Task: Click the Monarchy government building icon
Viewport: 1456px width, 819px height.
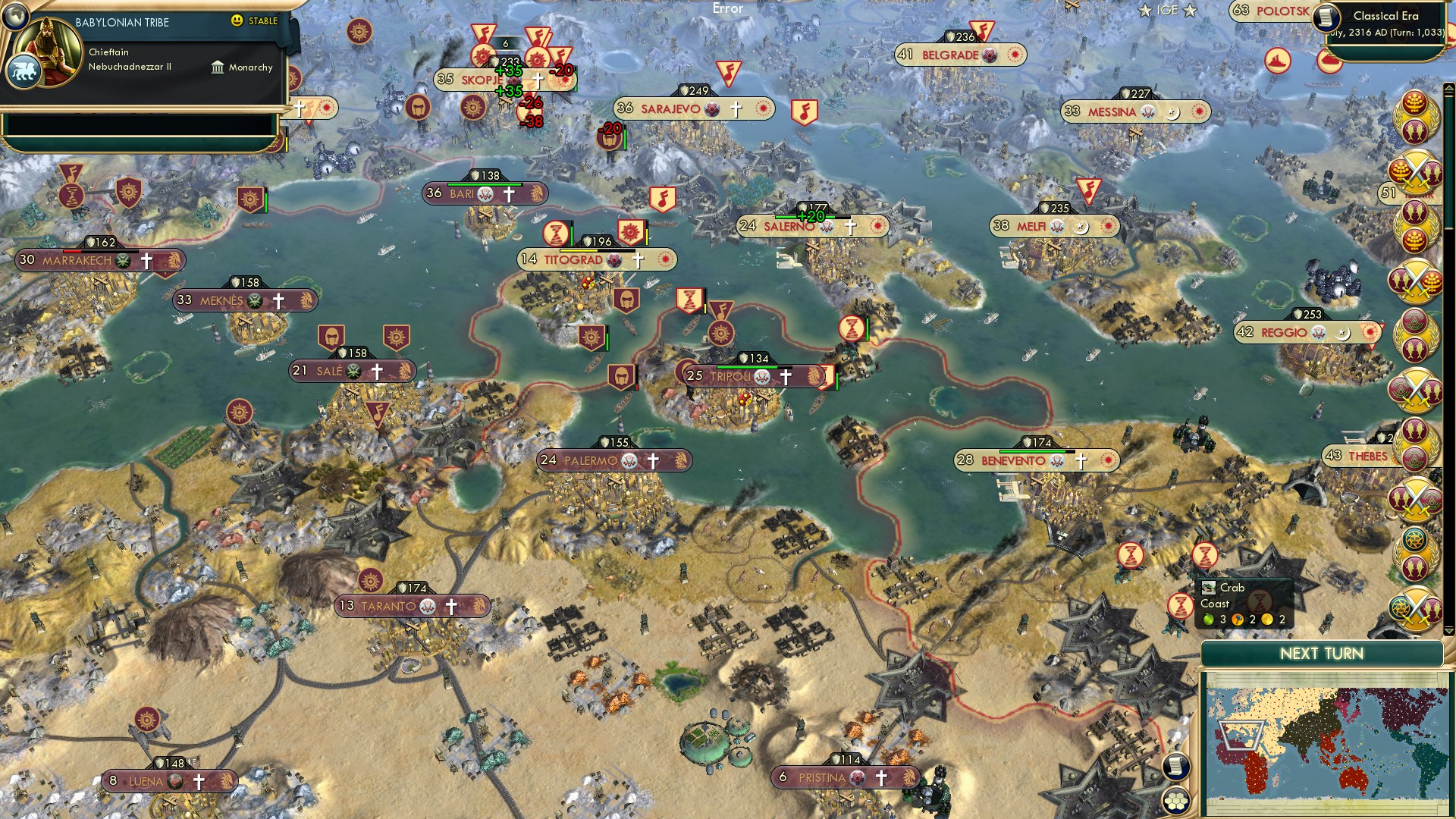Action: pos(218,67)
